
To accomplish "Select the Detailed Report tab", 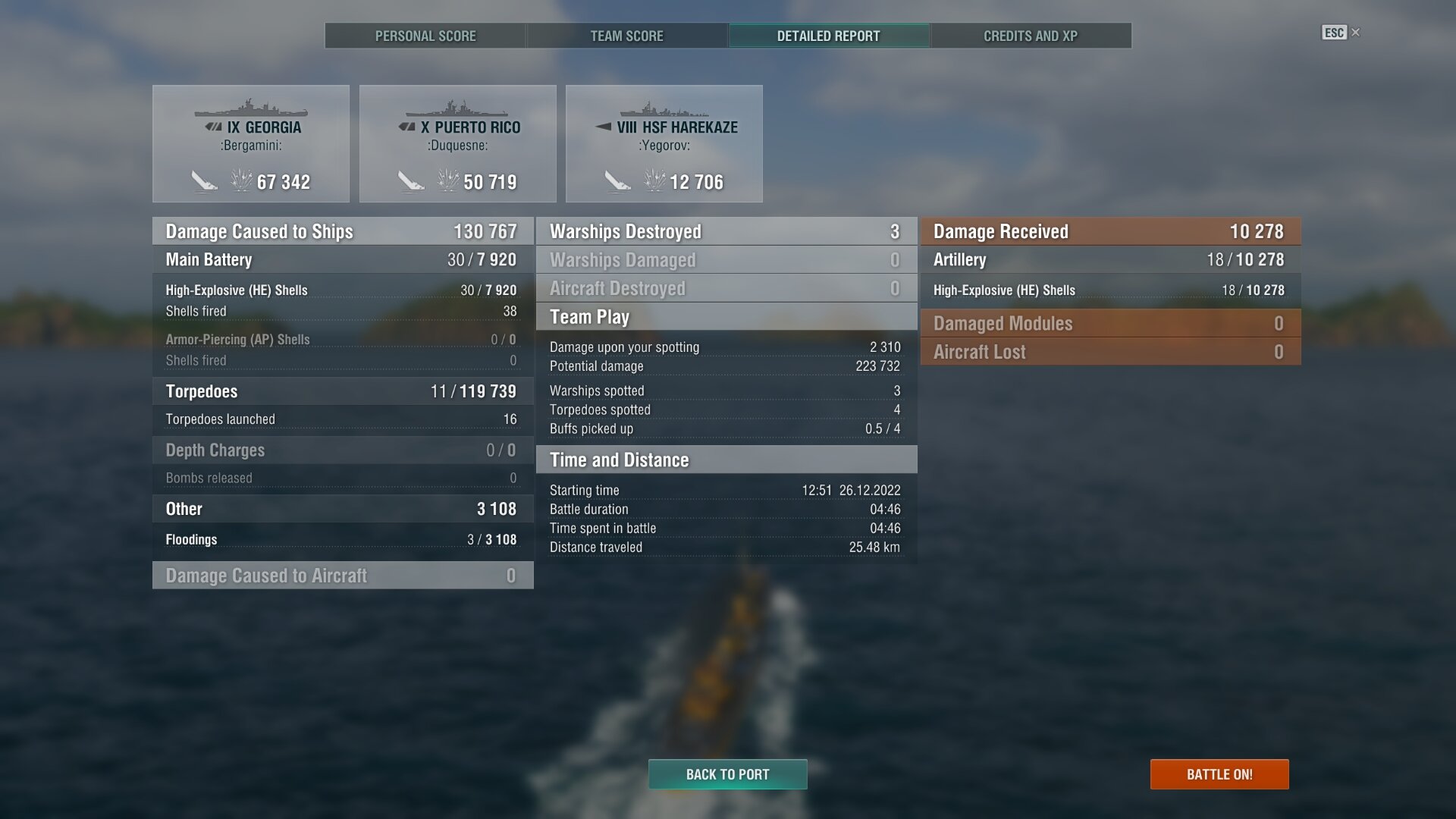I will pyautogui.click(x=828, y=36).
